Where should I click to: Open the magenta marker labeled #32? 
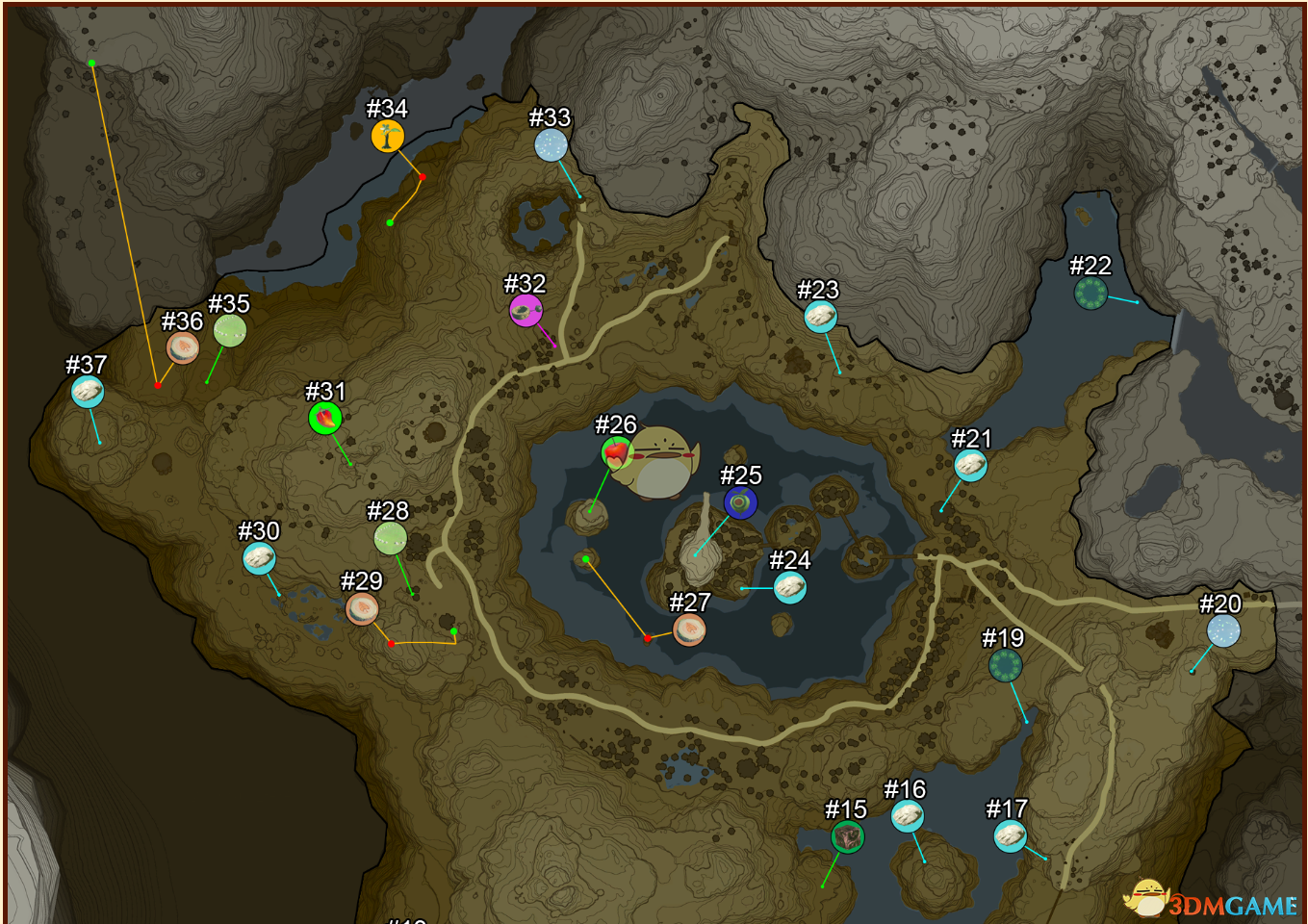click(526, 310)
